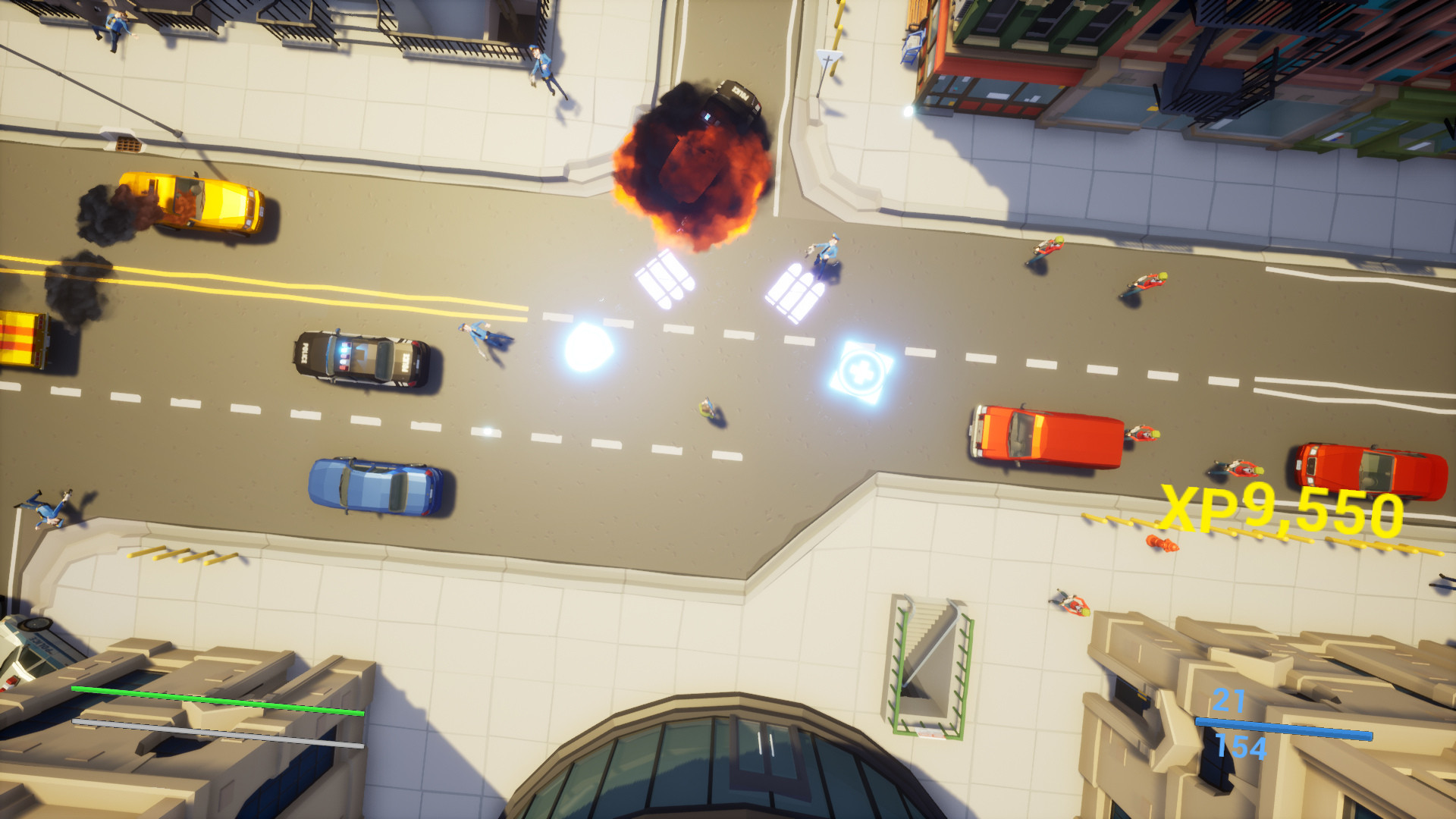The image size is (1456, 819).
Task: Select the yellow taxi near the smoke
Action: click(190, 201)
